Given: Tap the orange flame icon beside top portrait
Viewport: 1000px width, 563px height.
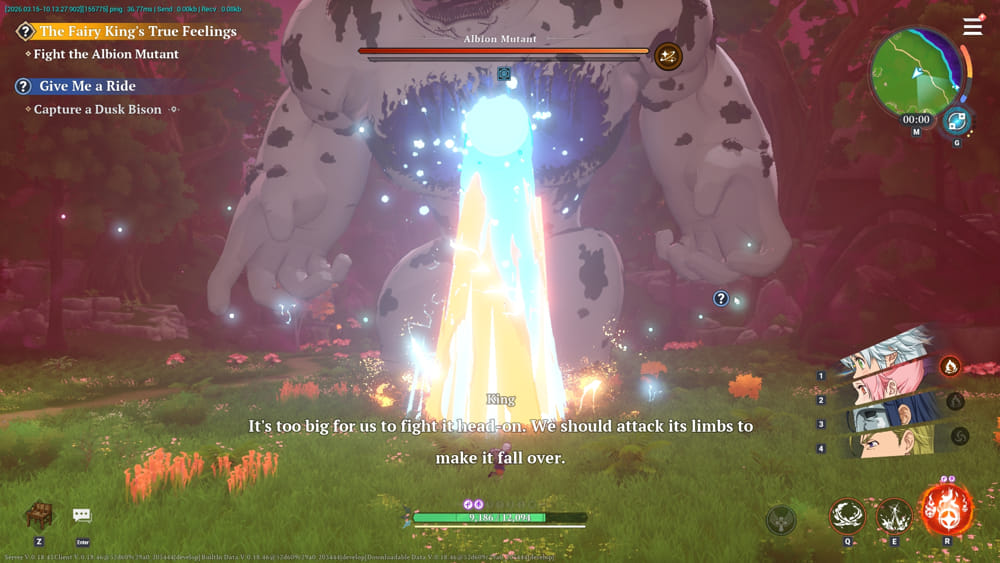Looking at the screenshot, I should click(x=950, y=366).
